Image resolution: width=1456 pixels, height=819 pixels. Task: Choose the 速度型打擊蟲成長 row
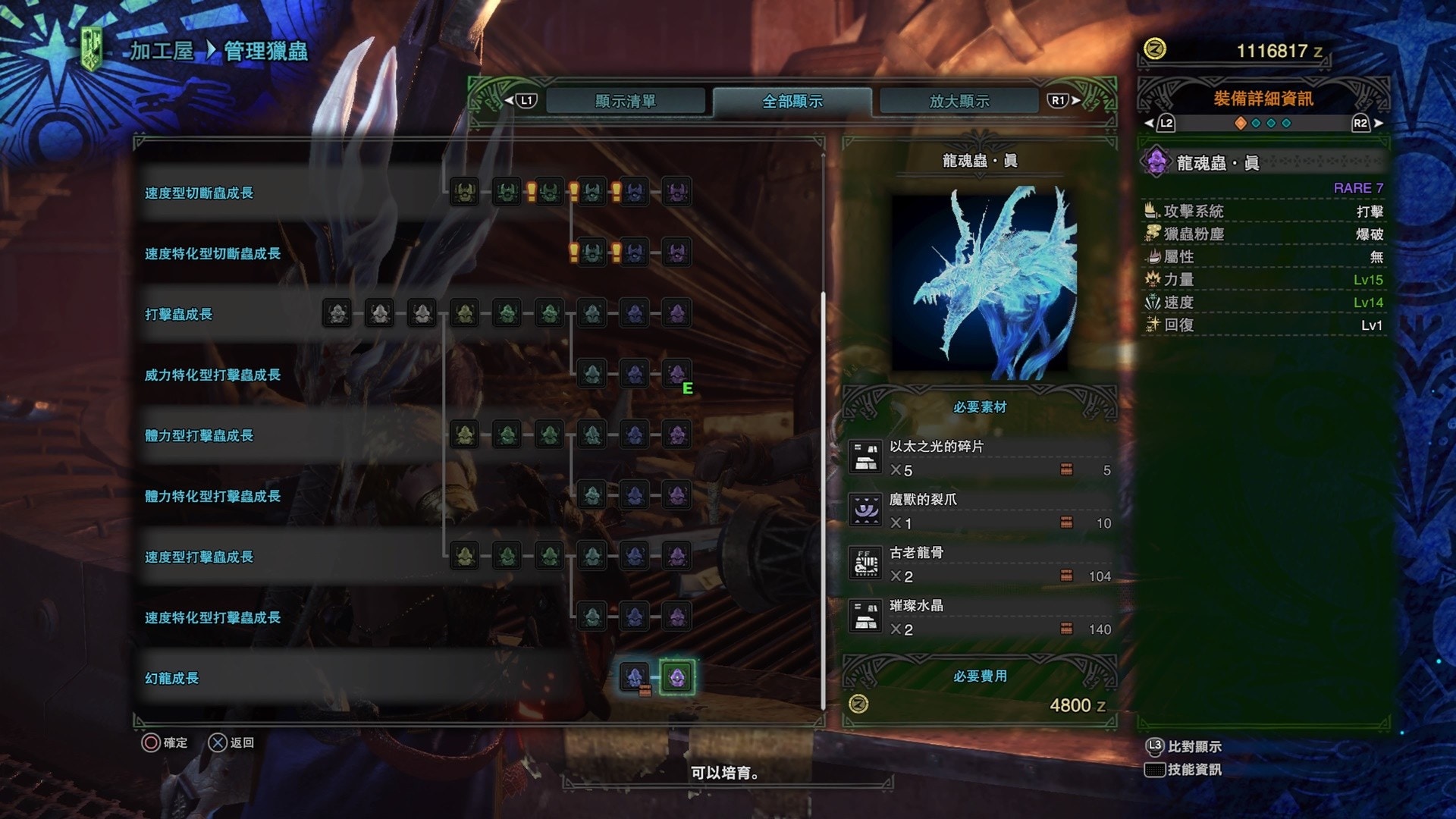[199, 557]
